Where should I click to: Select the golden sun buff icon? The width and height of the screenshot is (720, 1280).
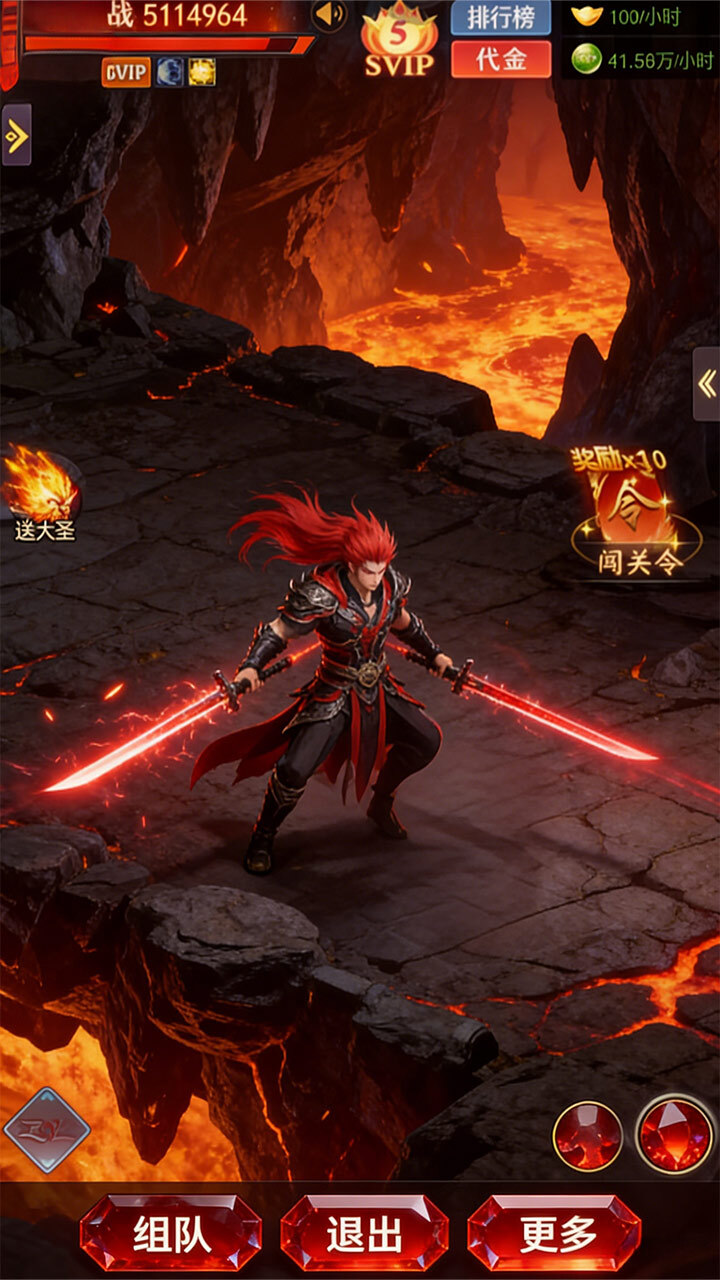point(201,72)
